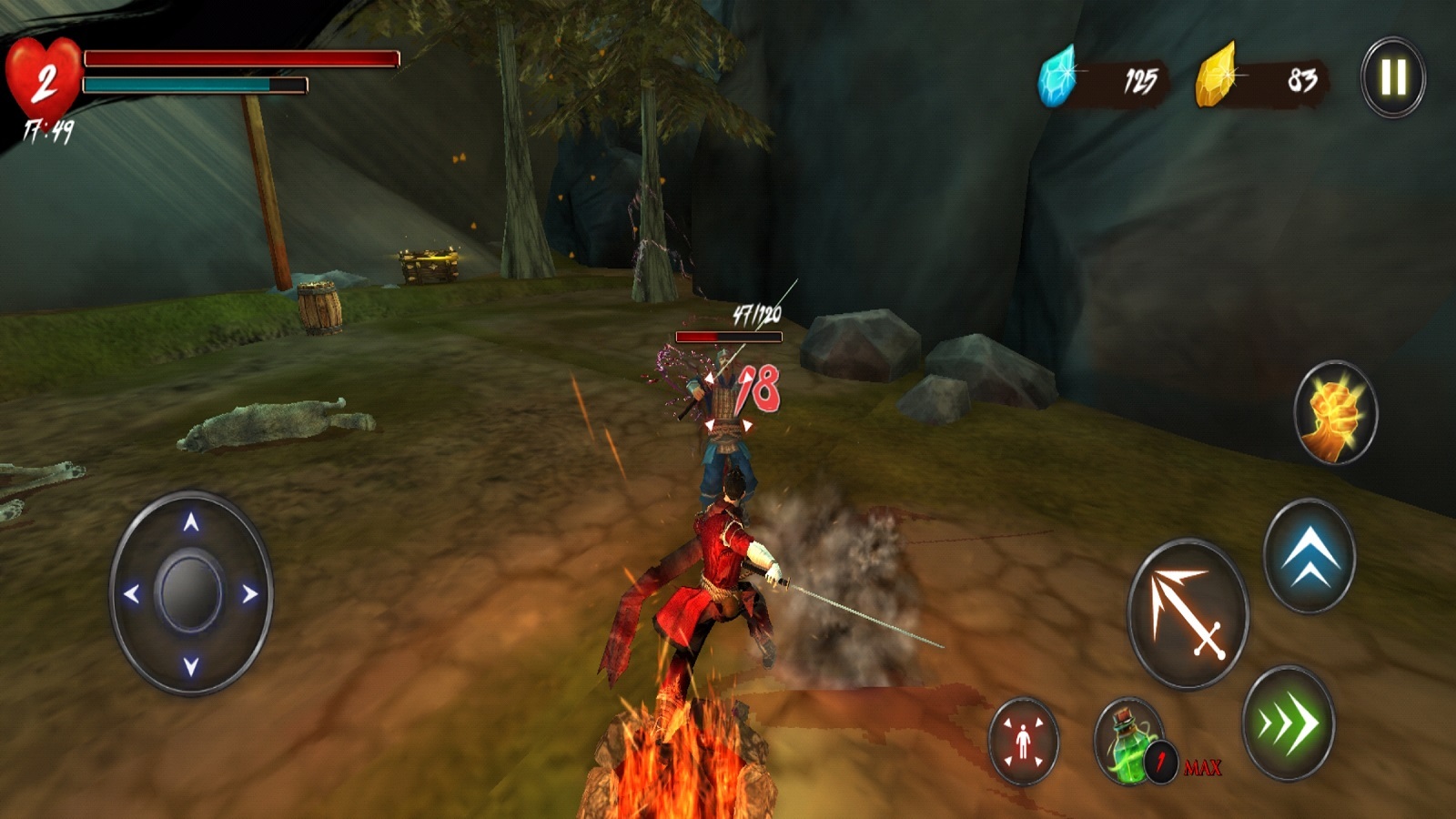
Task: Attack with the sword button
Action: click(x=1188, y=613)
